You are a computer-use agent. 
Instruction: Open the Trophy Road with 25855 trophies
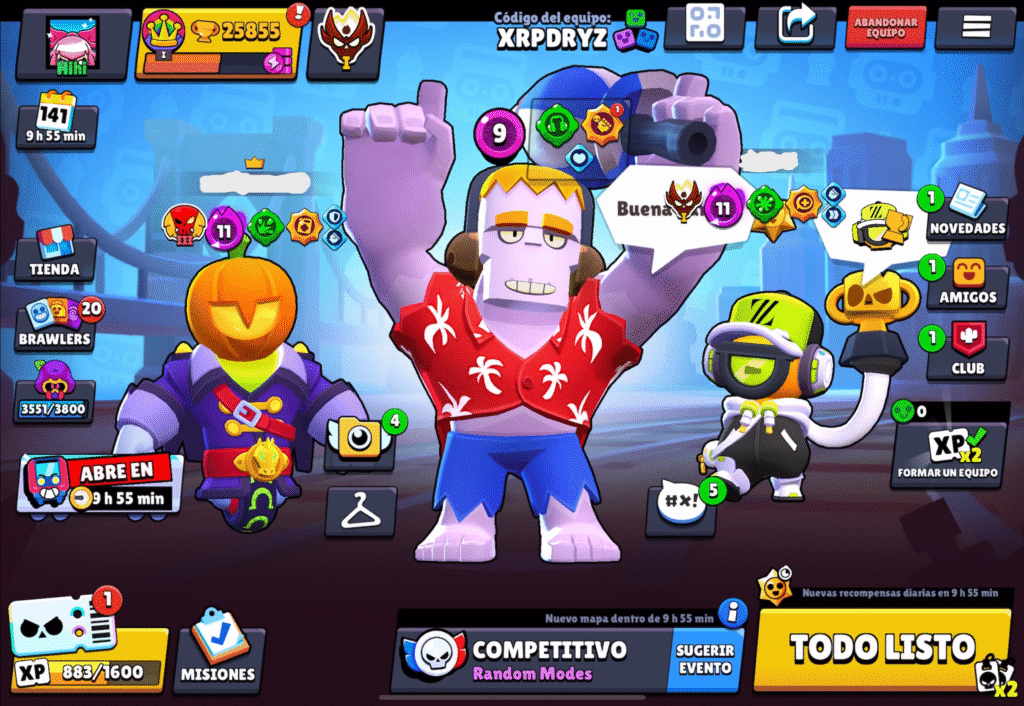pyautogui.click(x=220, y=43)
